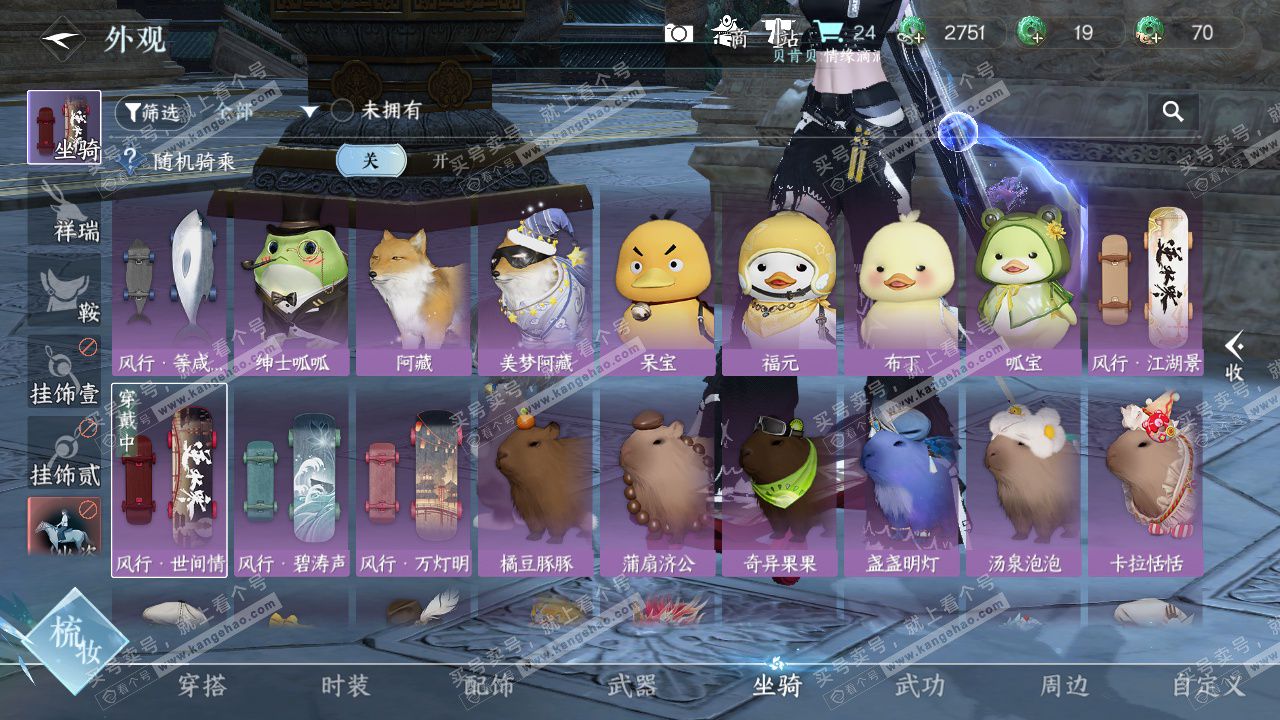
Task: Open the 武器 weapons tab
Action: tap(632, 686)
